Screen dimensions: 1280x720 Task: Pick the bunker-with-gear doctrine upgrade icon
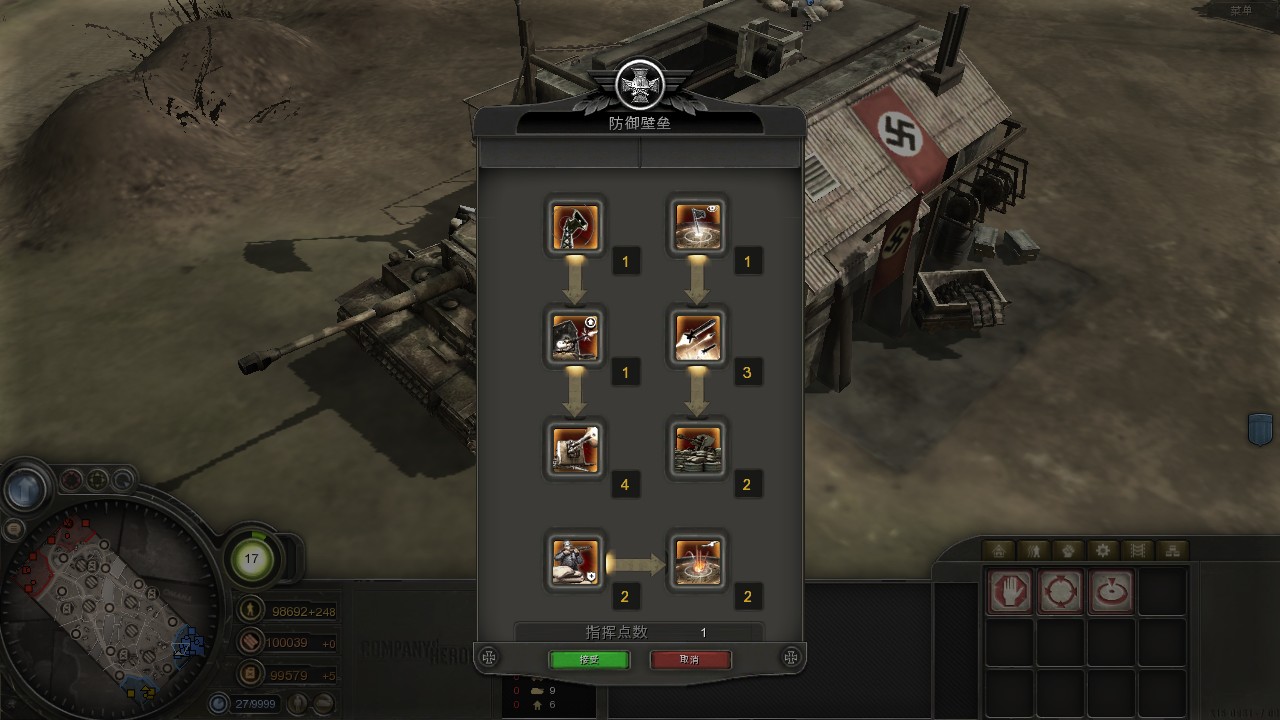(x=575, y=336)
